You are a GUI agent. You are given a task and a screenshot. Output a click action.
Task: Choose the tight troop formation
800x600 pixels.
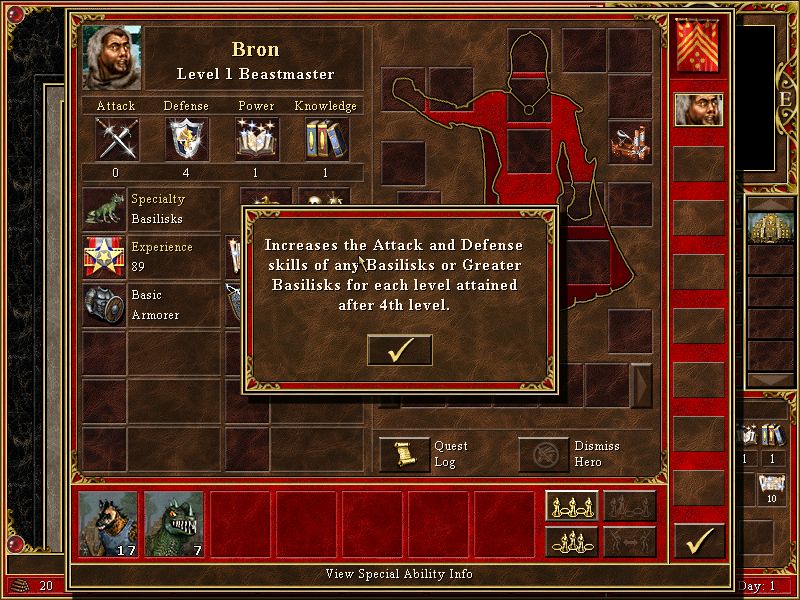point(572,541)
